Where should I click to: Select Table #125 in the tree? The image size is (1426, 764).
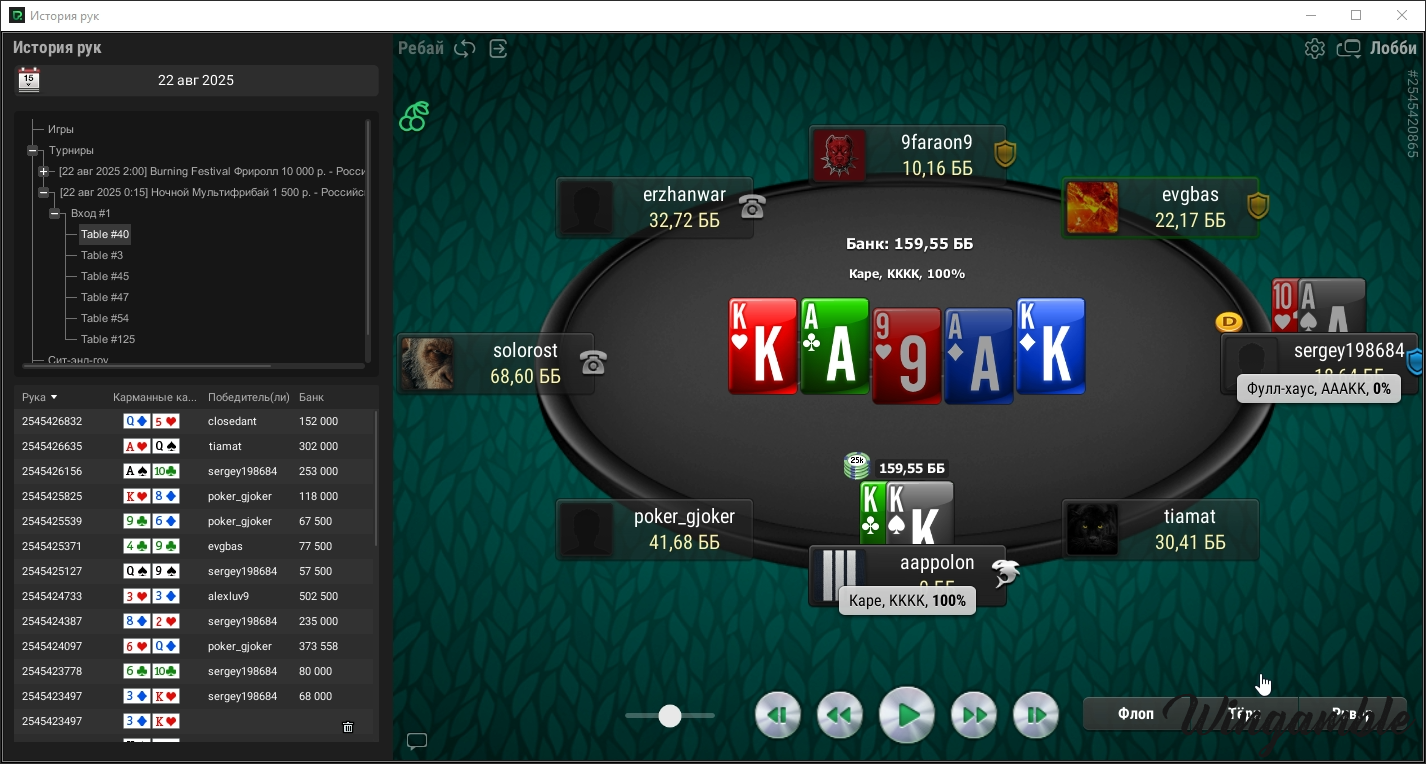pyautogui.click(x=108, y=339)
